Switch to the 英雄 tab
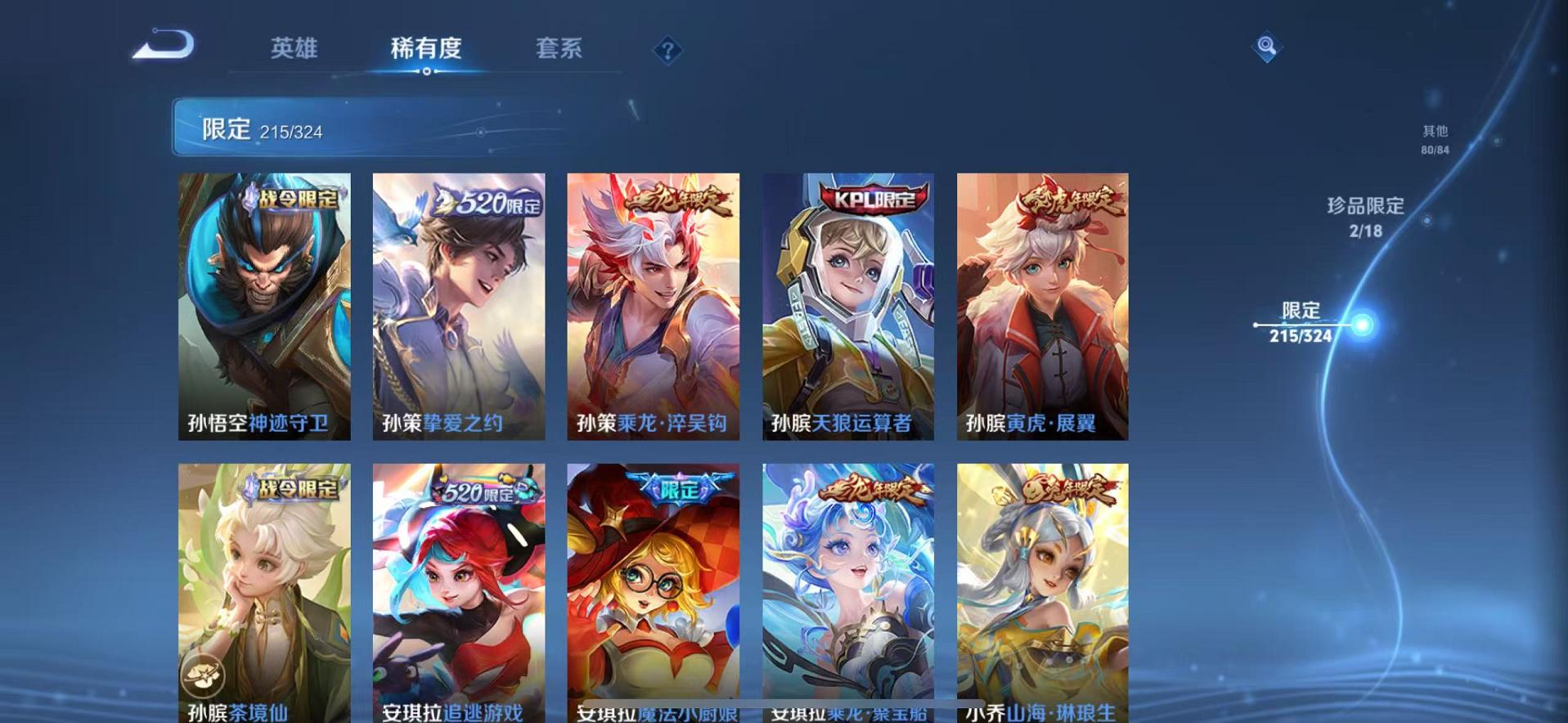Image resolution: width=1568 pixels, height=723 pixels. click(x=296, y=49)
